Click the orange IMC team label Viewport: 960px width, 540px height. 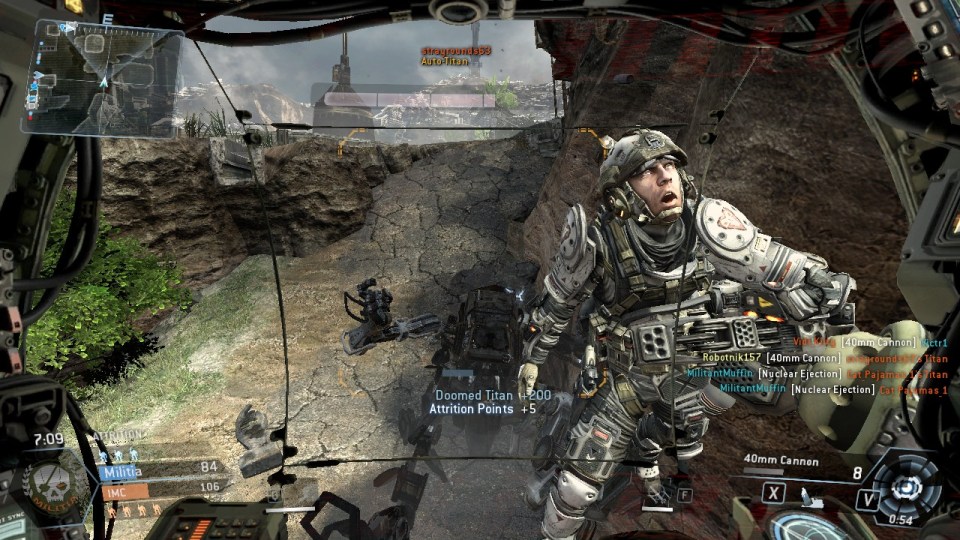click(116, 491)
